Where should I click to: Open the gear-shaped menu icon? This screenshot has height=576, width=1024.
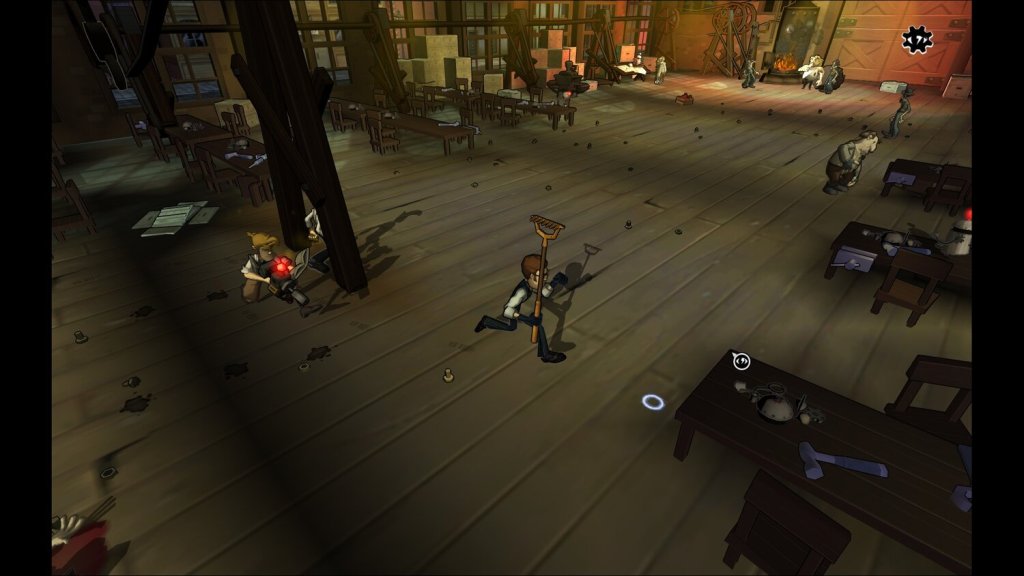point(916,39)
